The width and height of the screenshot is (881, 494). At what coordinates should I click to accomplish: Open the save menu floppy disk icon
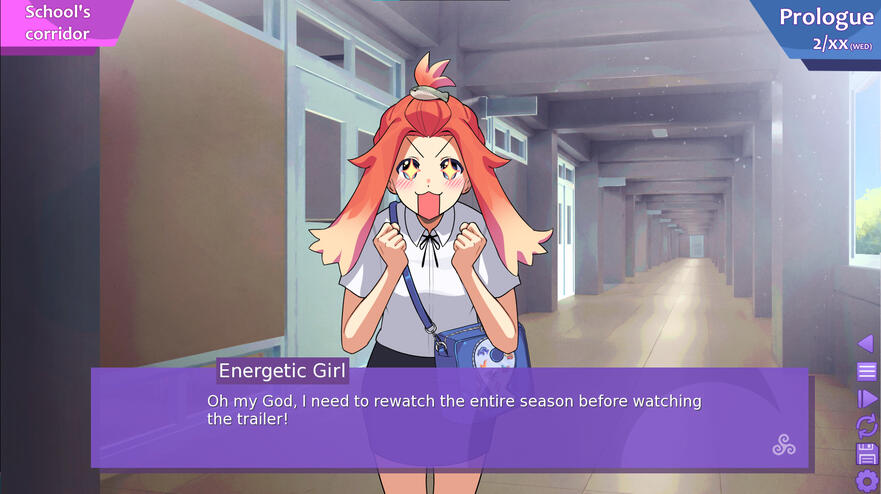click(866, 454)
